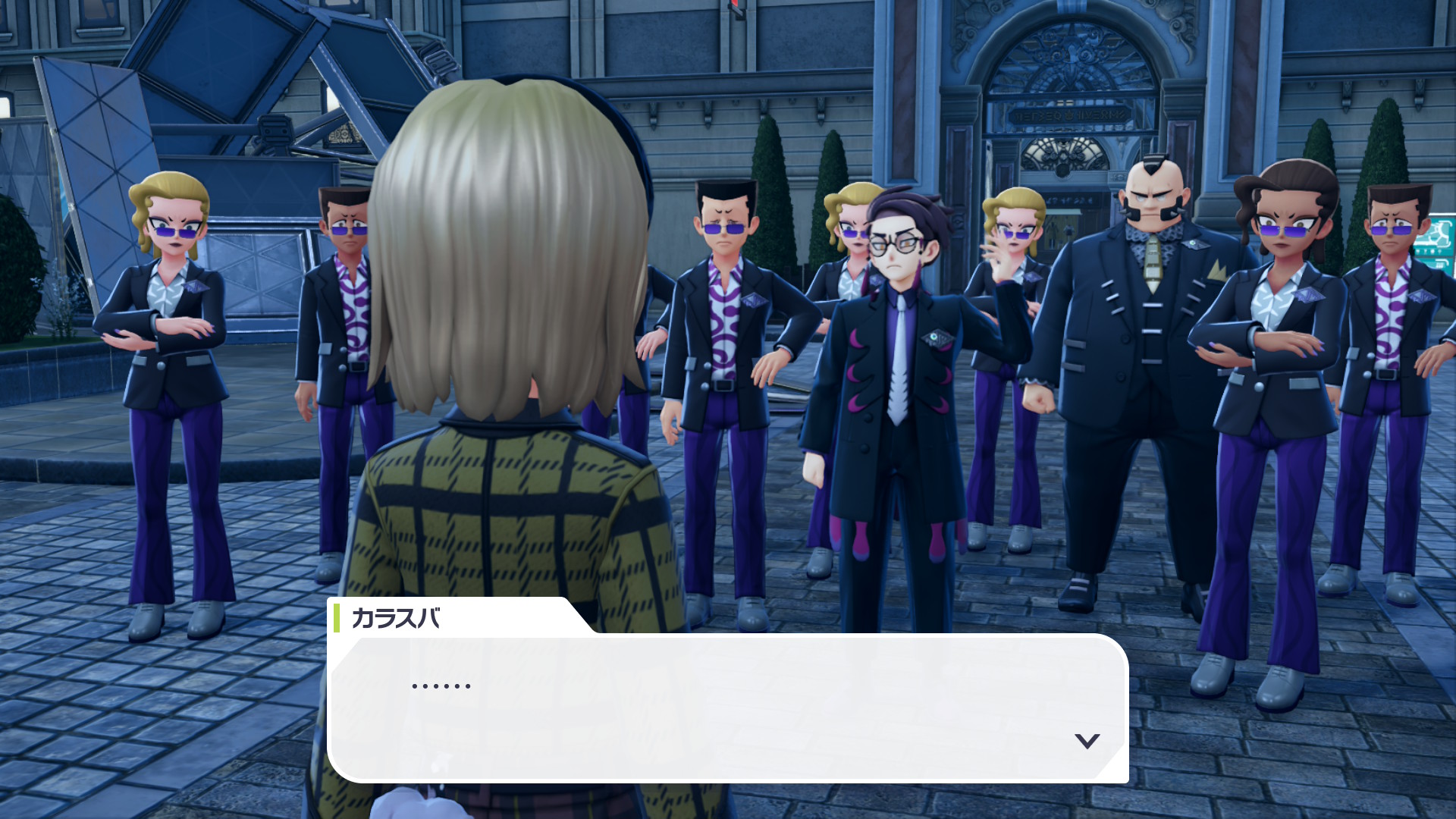The image size is (1456, 819).
Task: Advance dialogue with the down arrow indicator
Action: 1087,741
